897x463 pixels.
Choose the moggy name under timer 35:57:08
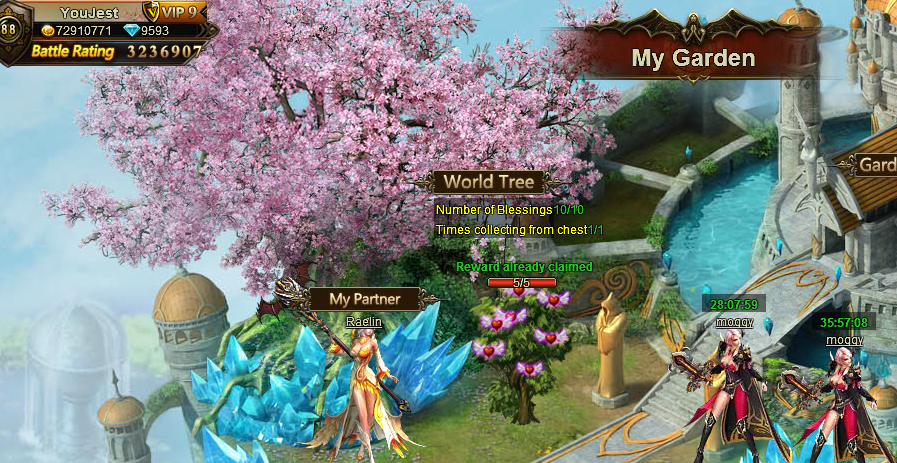844,340
